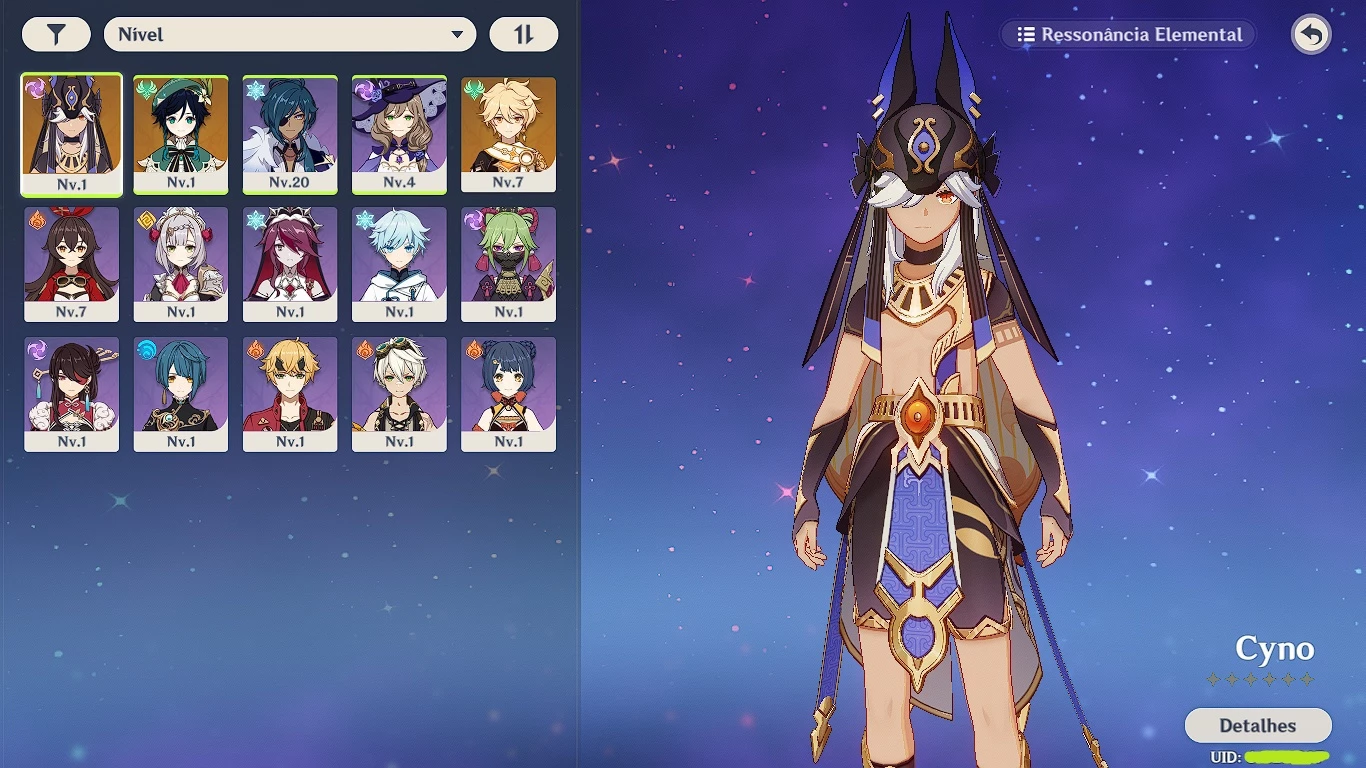The width and height of the screenshot is (1366, 768).
Task: Choose Amber's portrait card
Action: point(72,264)
